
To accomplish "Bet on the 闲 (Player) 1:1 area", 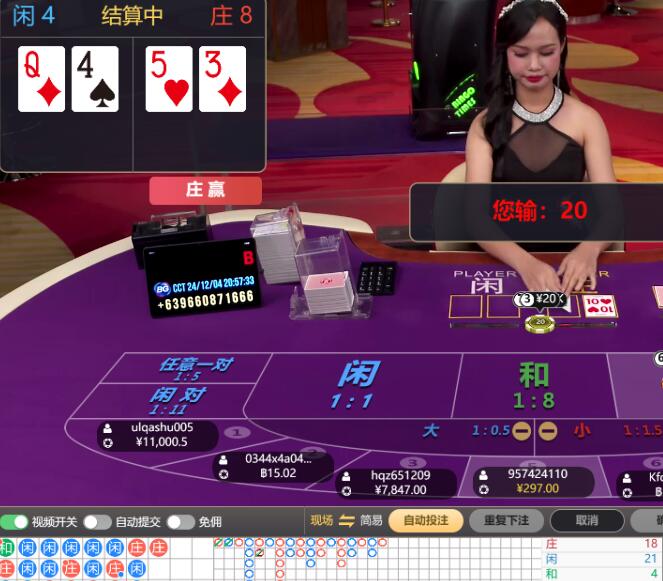I will [356, 386].
